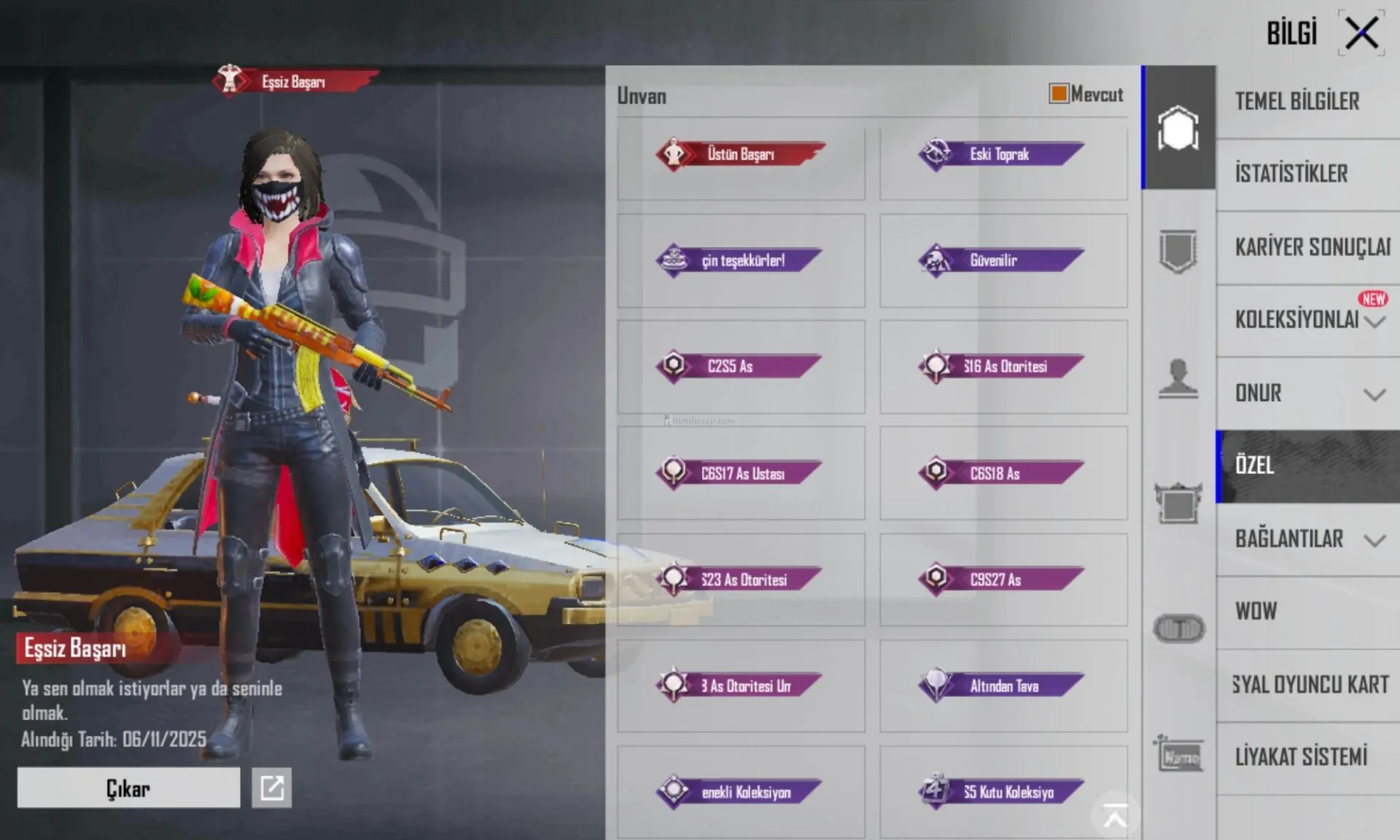Close the Bilgi info screen
Image resolution: width=1400 pixels, height=840 pixels.
1361,34
